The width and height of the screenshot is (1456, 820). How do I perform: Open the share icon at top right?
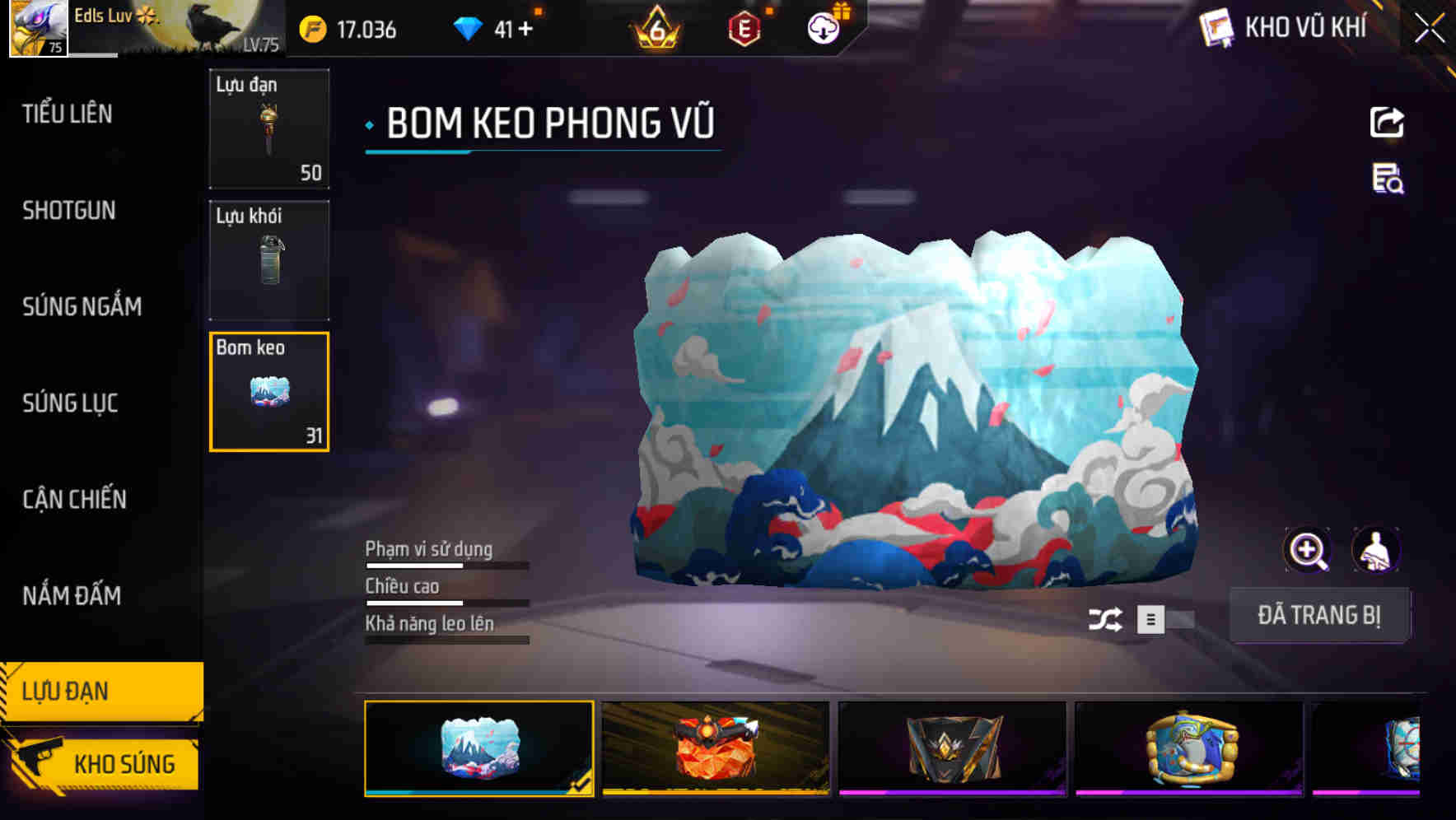pos(1388,122)
